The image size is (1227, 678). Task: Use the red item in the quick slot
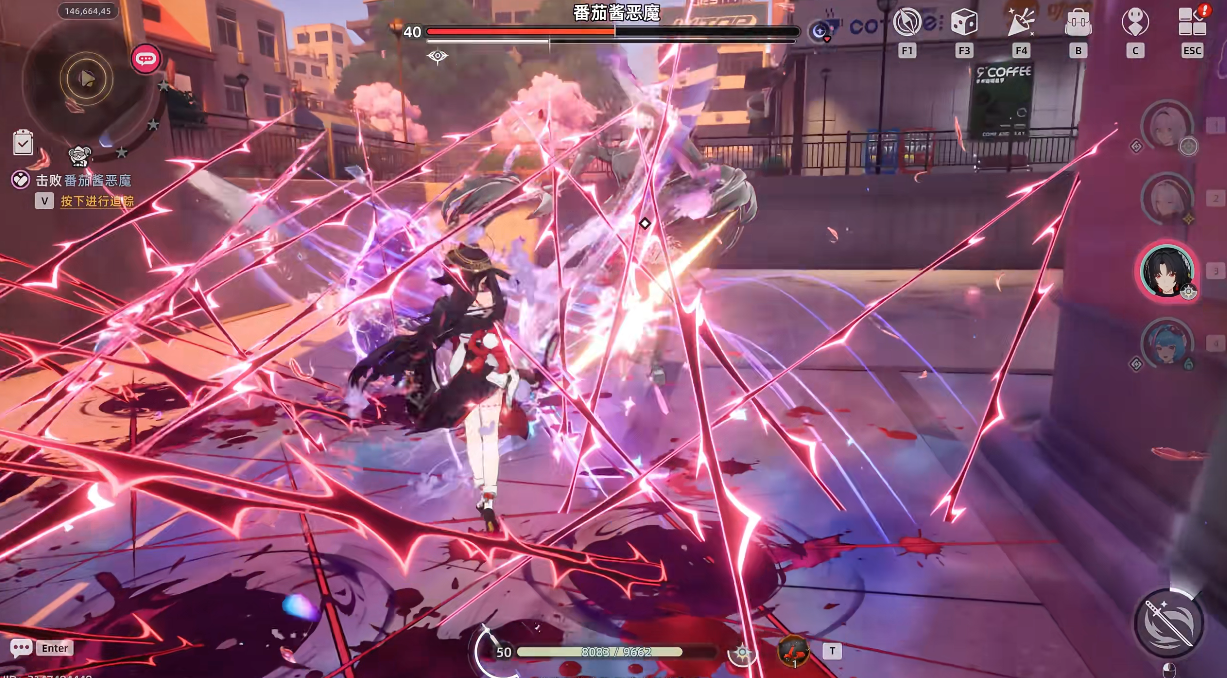pos(793,651)
